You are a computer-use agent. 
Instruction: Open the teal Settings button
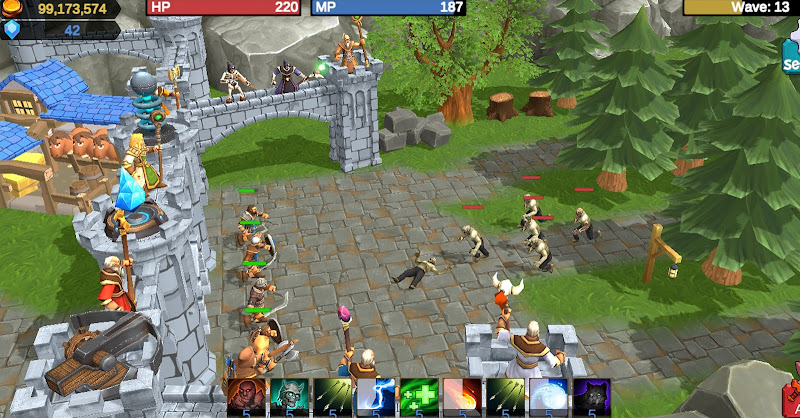click(791, 57)
